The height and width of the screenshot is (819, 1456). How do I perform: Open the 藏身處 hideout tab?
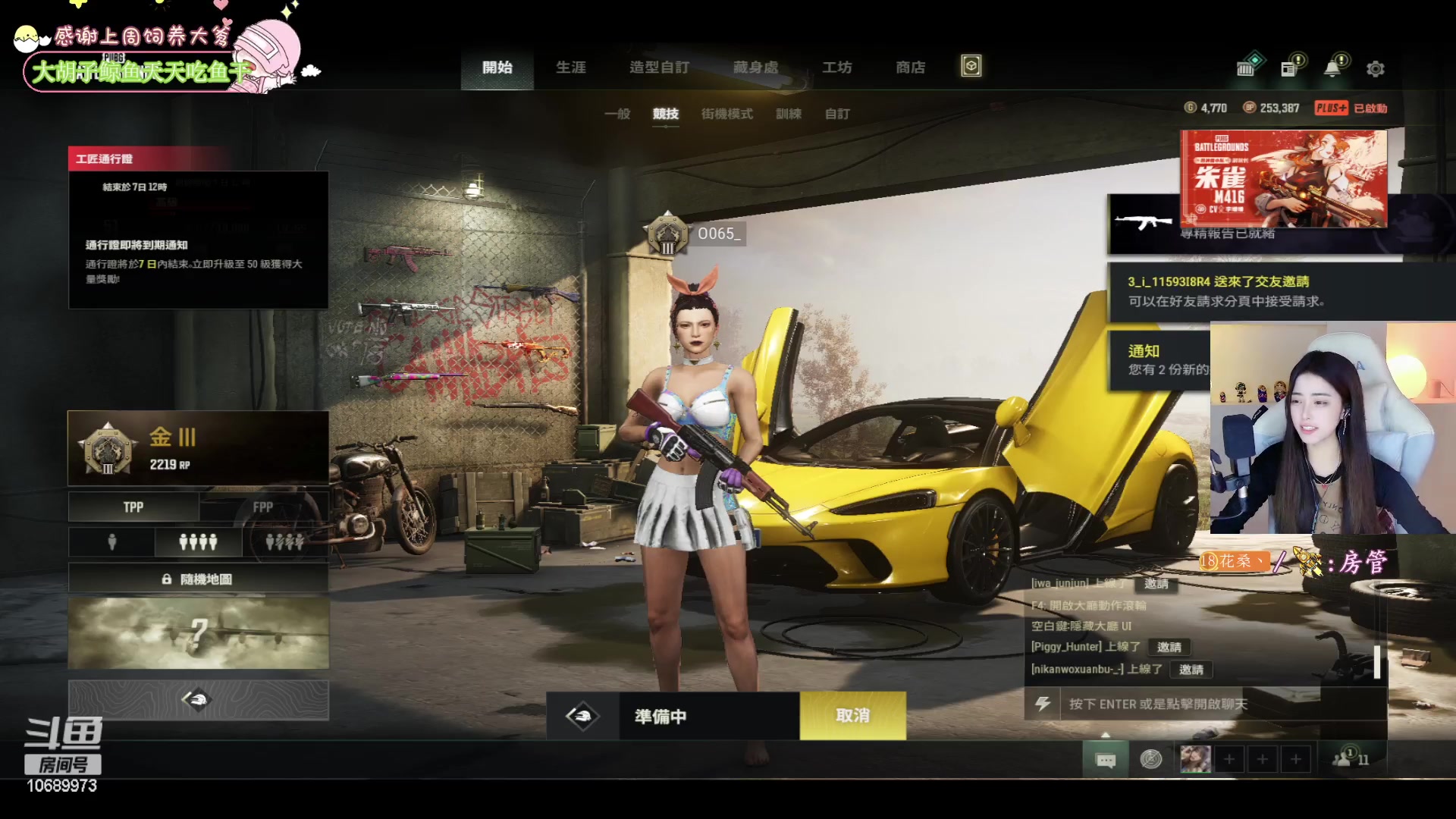[x=755, y=67]
